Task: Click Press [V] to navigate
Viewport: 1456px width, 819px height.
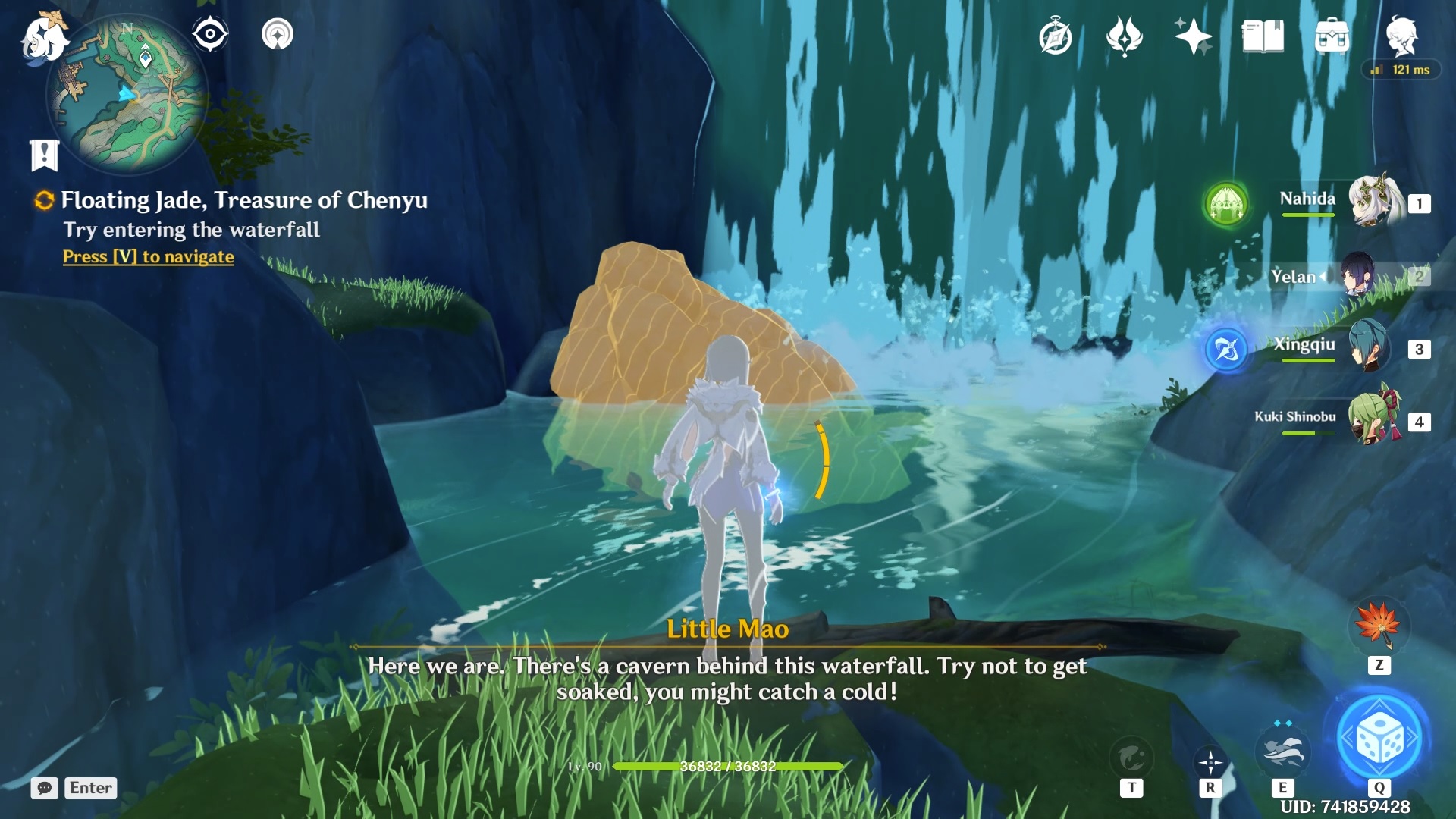Action: pos(147,257)
